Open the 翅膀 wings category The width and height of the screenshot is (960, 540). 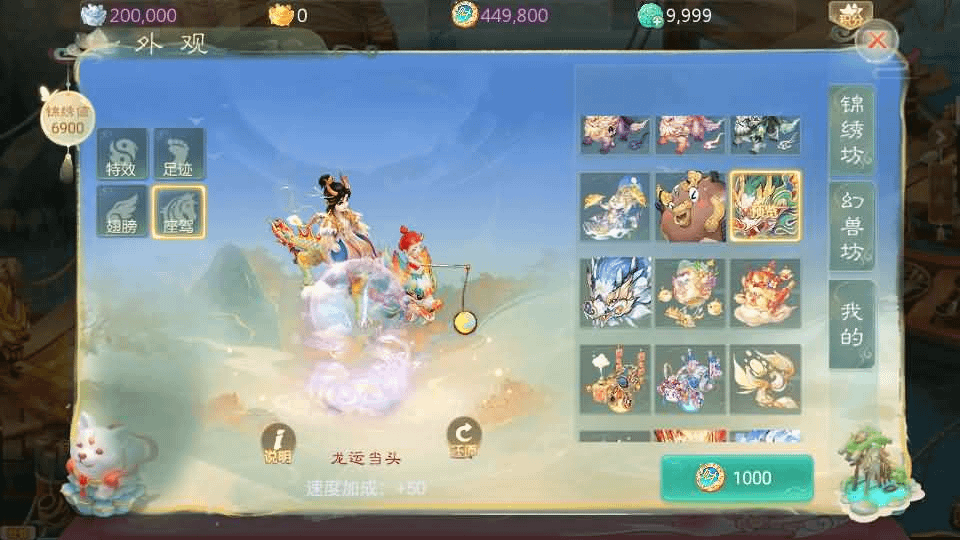tap(123, 212)
